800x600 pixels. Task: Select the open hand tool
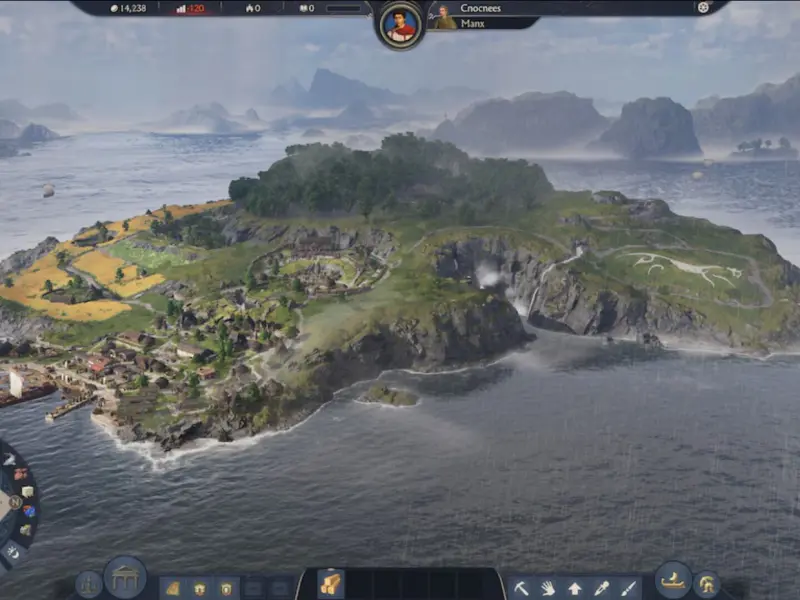[x=548, y=588]
